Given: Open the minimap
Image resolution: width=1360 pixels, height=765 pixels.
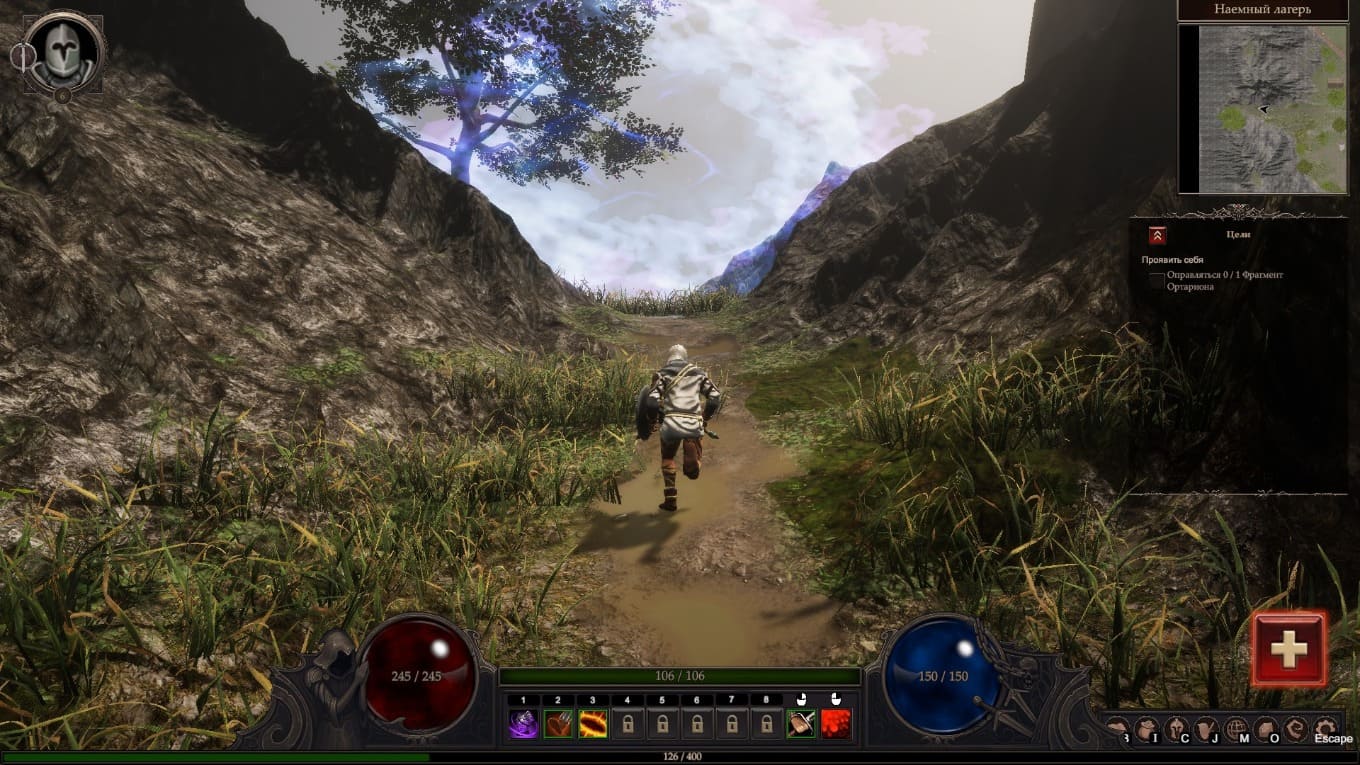Looking at the screenshot, I should click(1262, 109).
